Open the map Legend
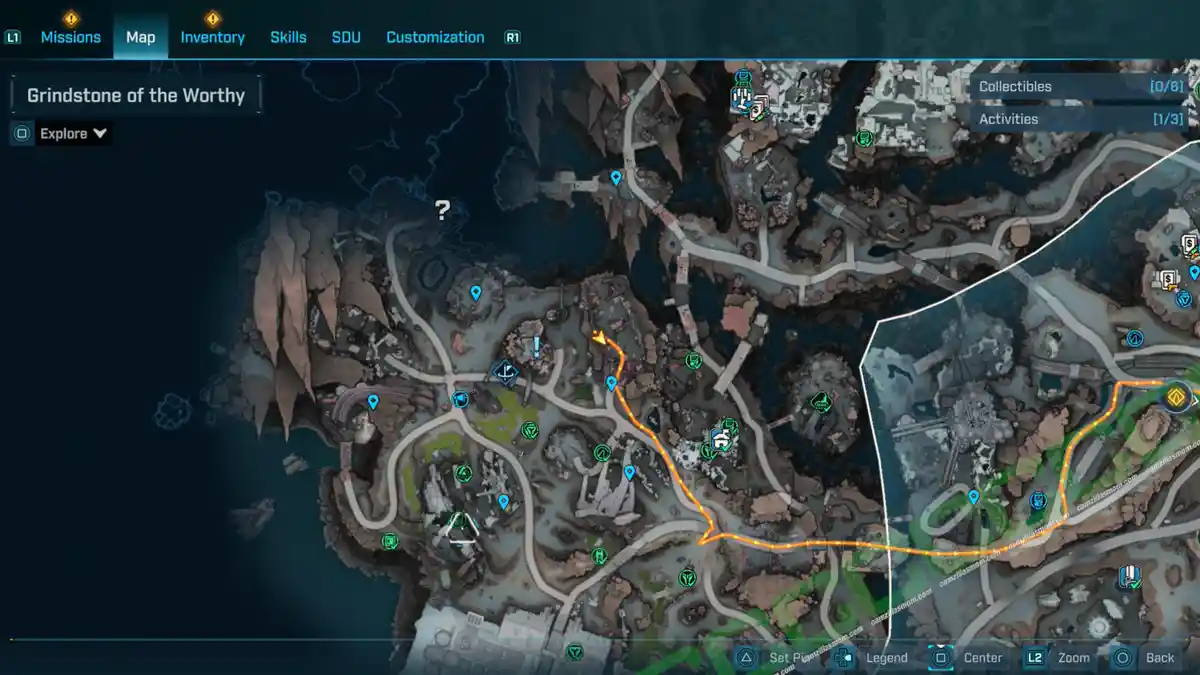The width and height of the screenshot is (1200, 675). point(876,657)
